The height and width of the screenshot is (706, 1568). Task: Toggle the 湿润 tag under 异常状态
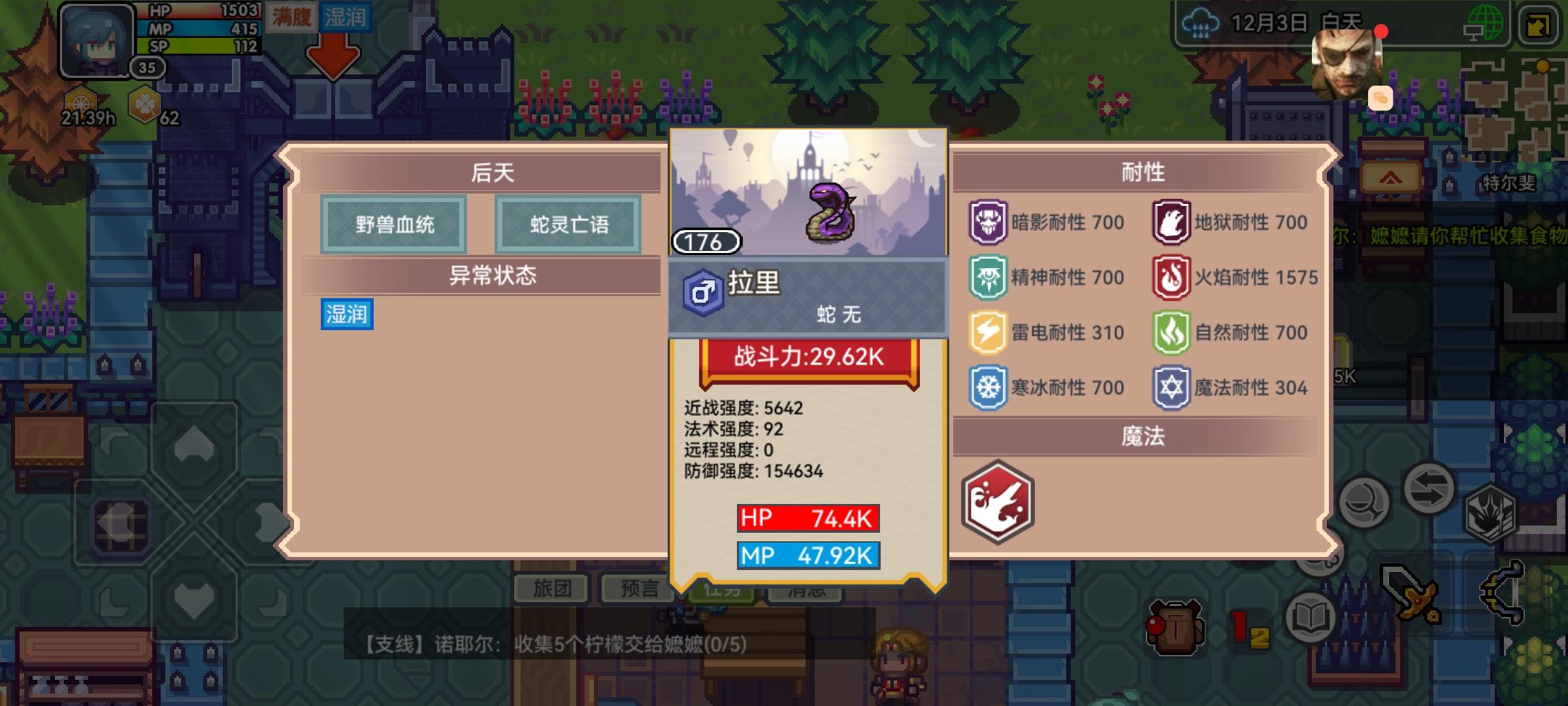coord(346,314)
